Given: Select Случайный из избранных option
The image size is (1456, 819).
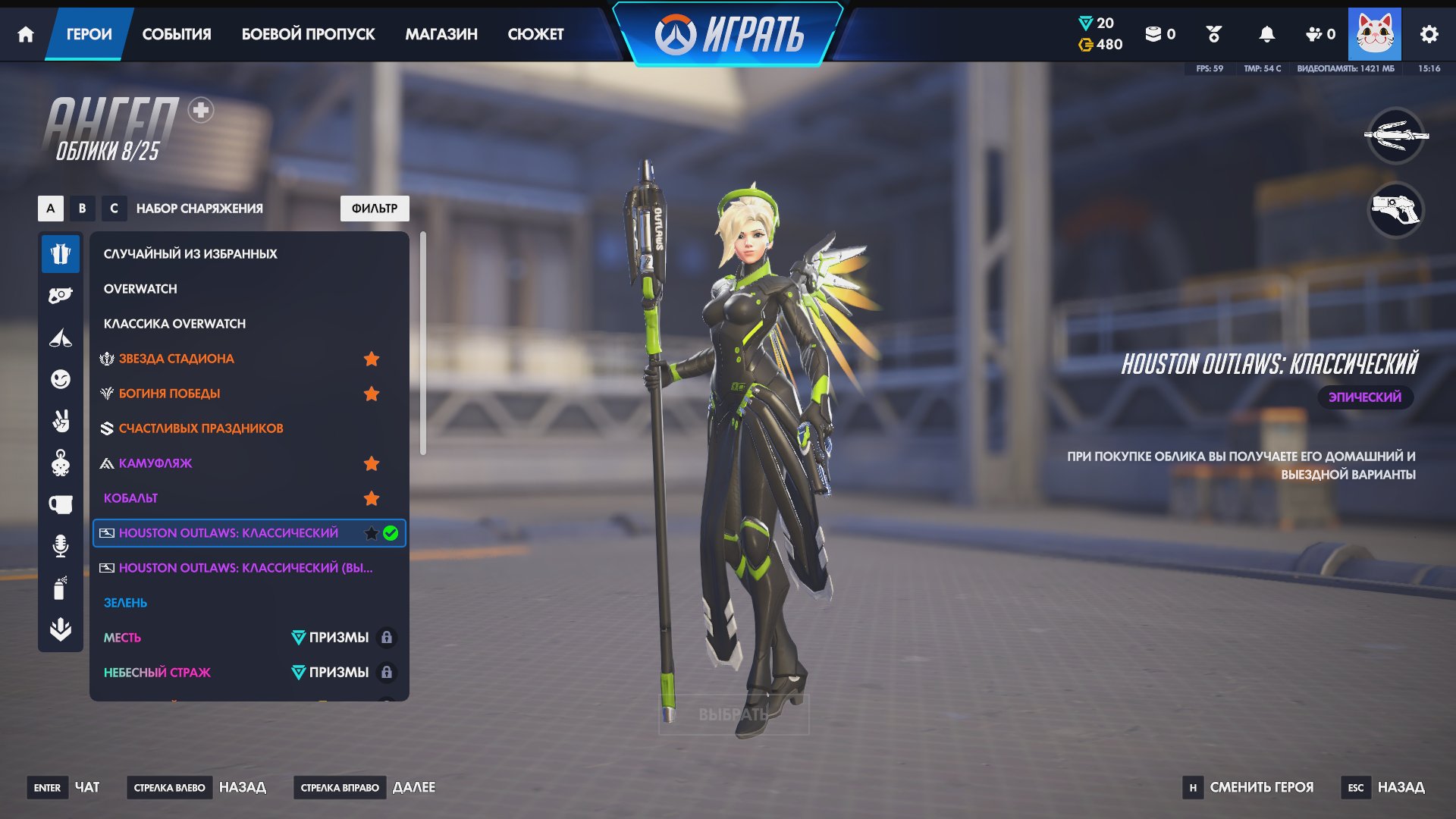Looking at the screenshot, I should tap(190, 254).
